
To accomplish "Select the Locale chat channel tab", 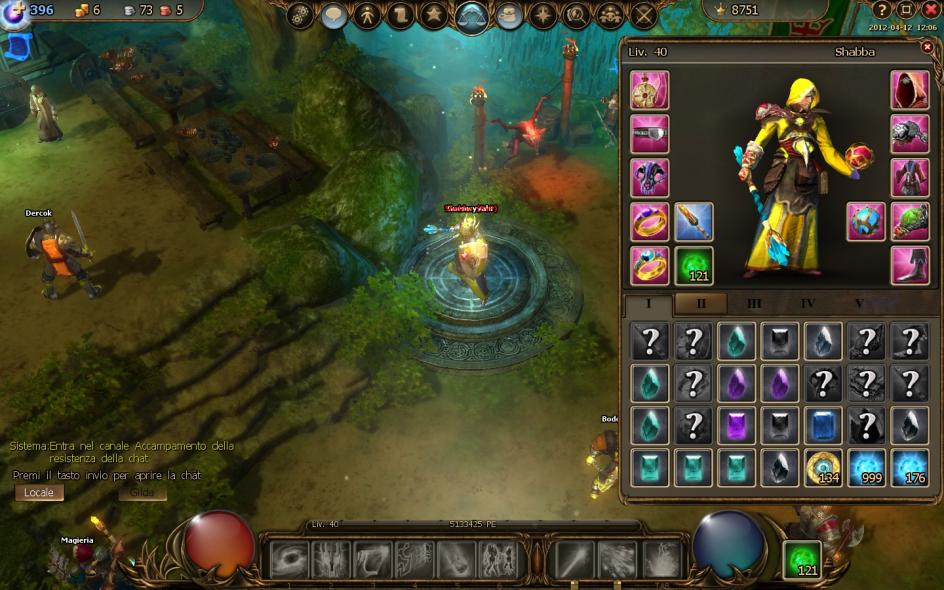I will click(39, 493).
